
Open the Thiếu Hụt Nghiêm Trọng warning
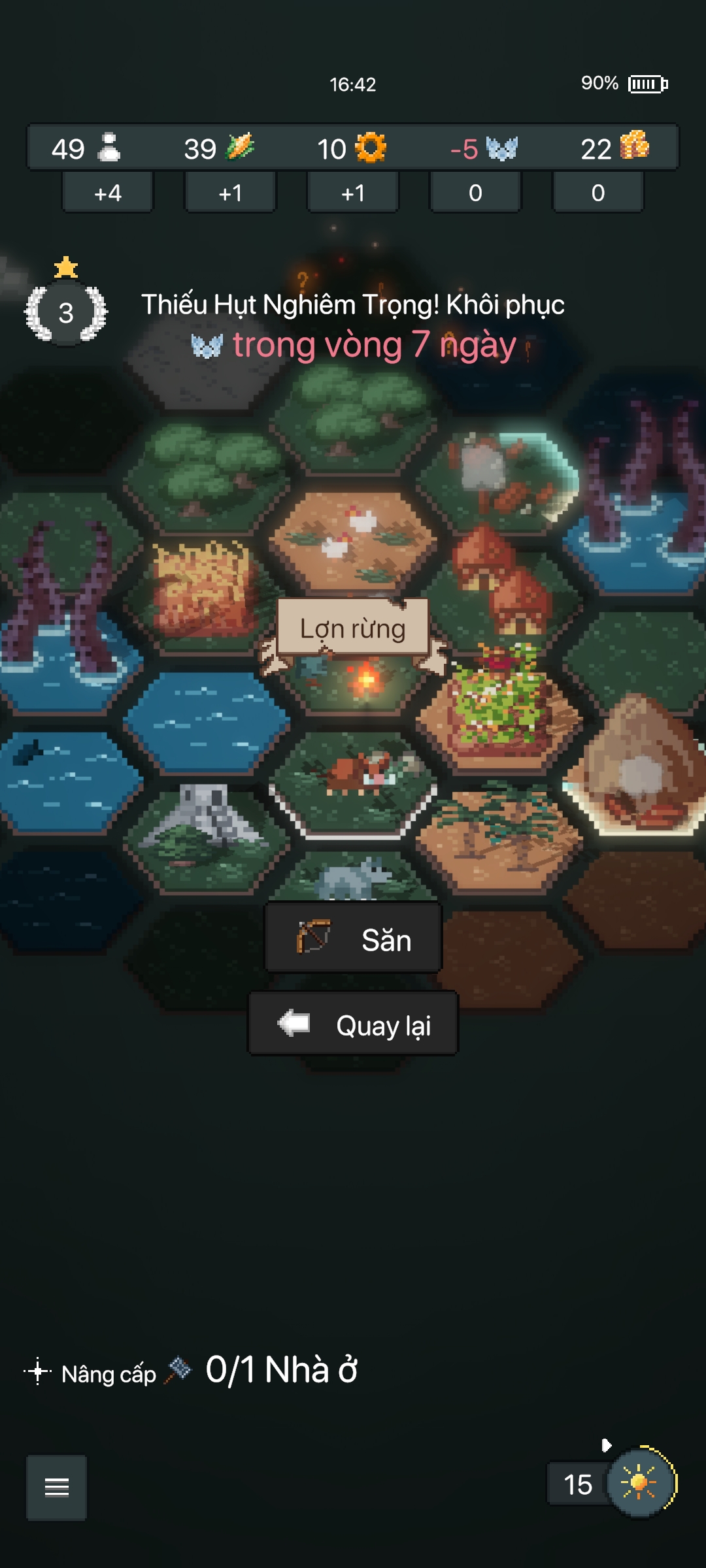(353, 325)
